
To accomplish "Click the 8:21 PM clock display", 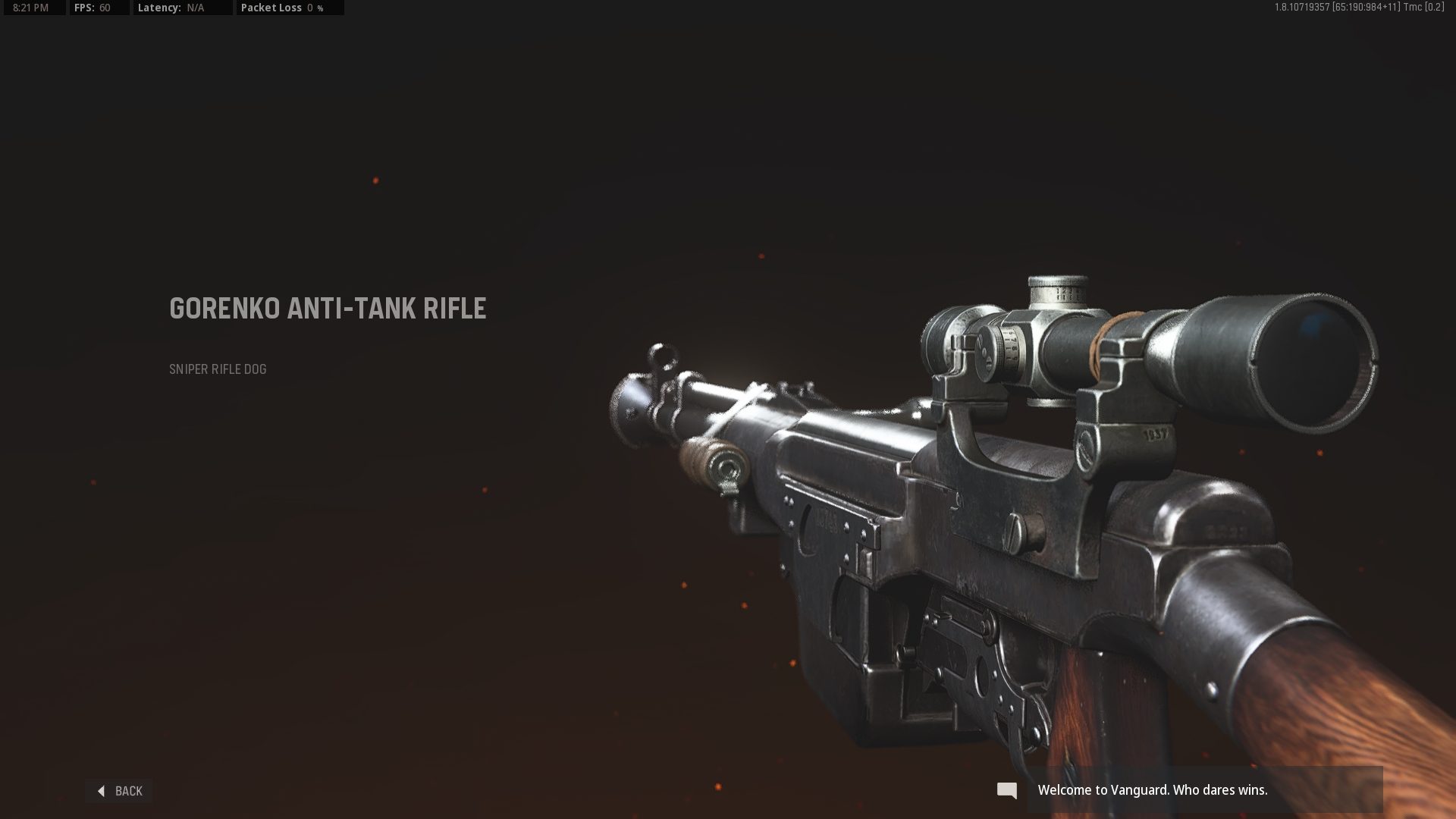I will point(29,8).
